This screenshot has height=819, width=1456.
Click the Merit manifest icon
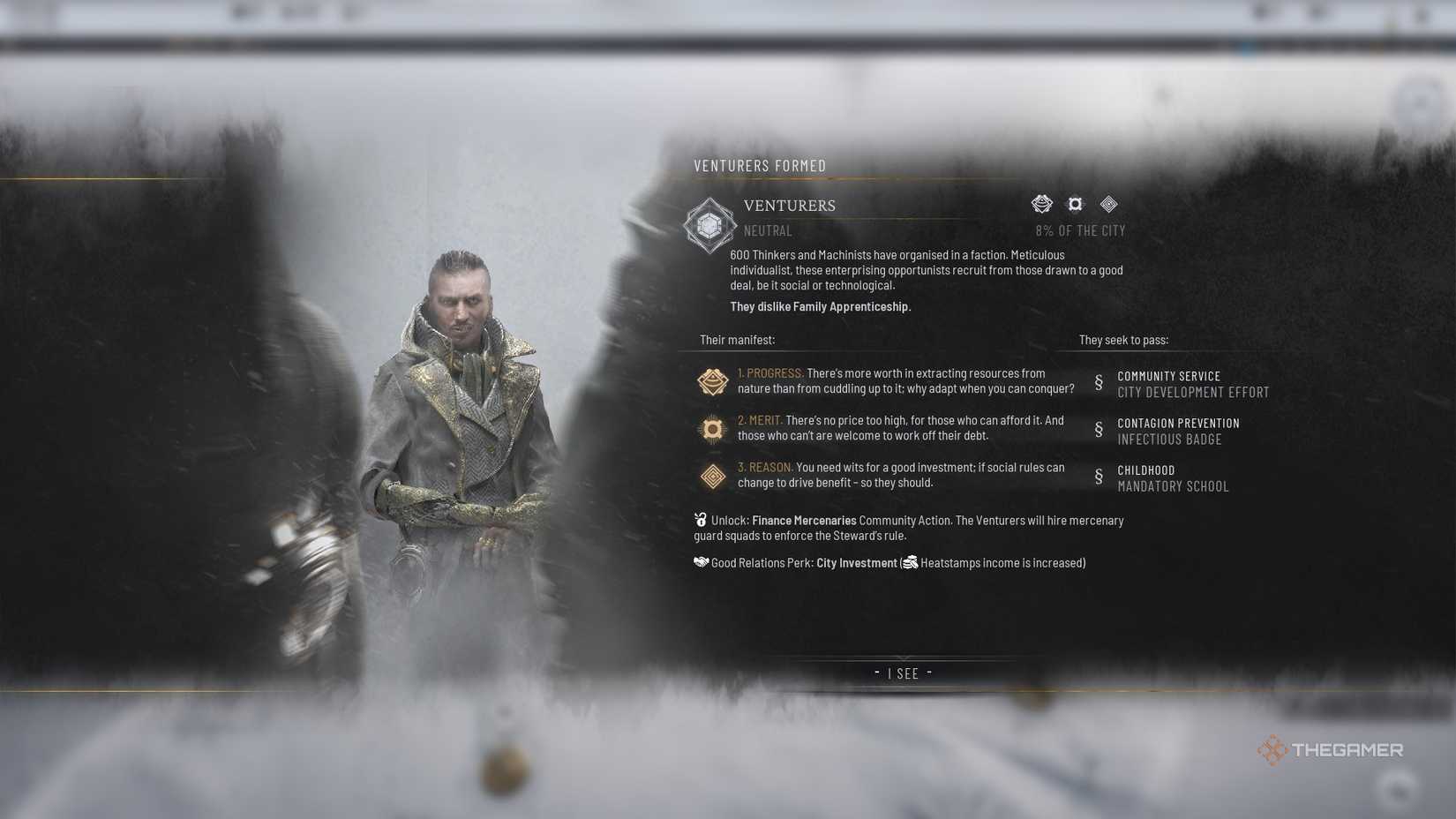pos(711,429)
